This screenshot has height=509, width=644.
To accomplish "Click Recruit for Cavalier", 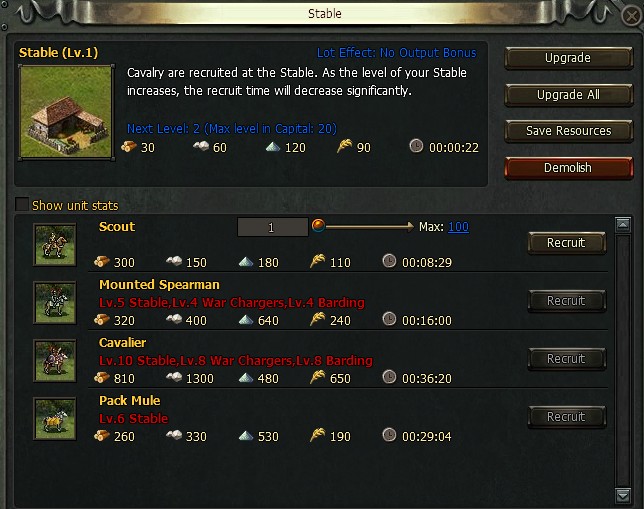I will tap(566, 359).
